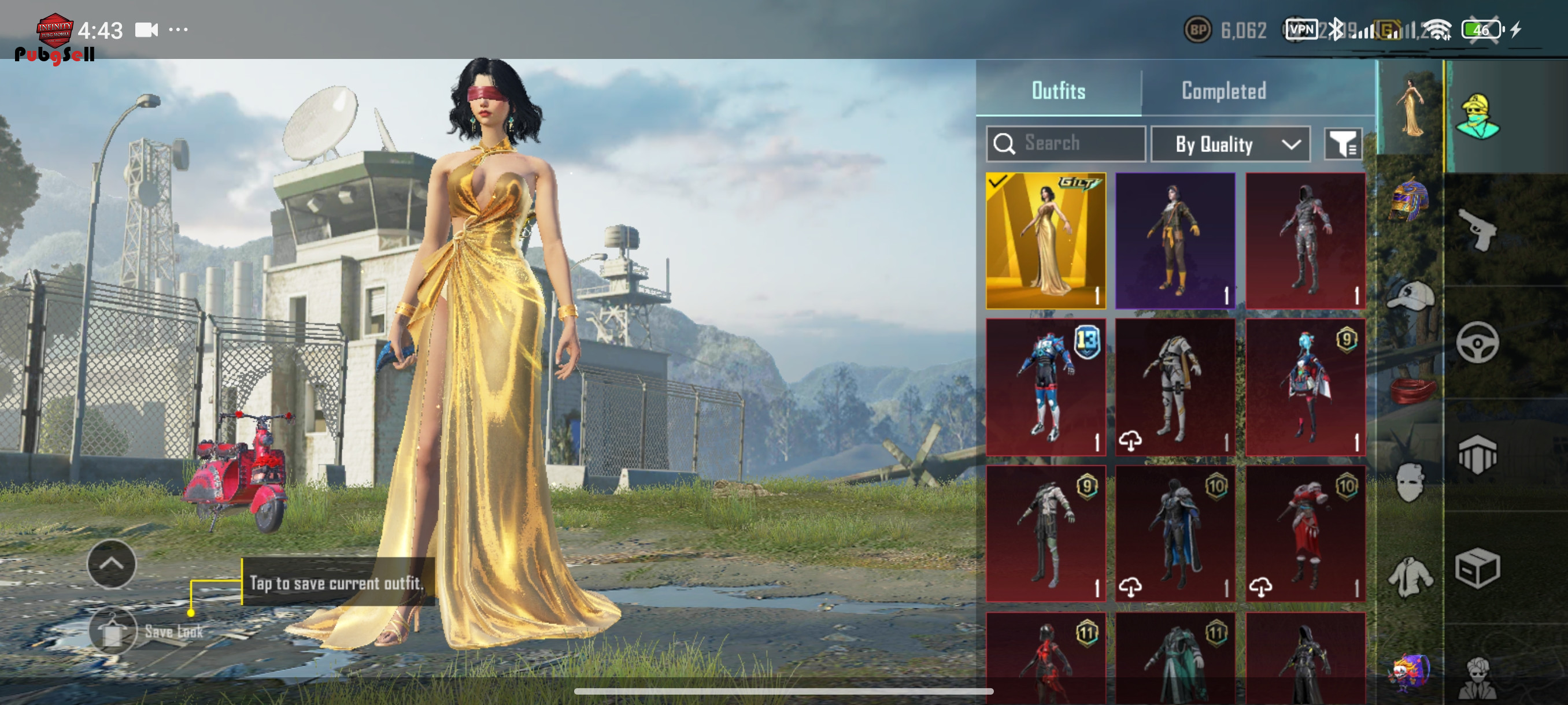Screen dimensions: 1568x705
Task: Open the outfit filter options
Action: coord(1342,144)
